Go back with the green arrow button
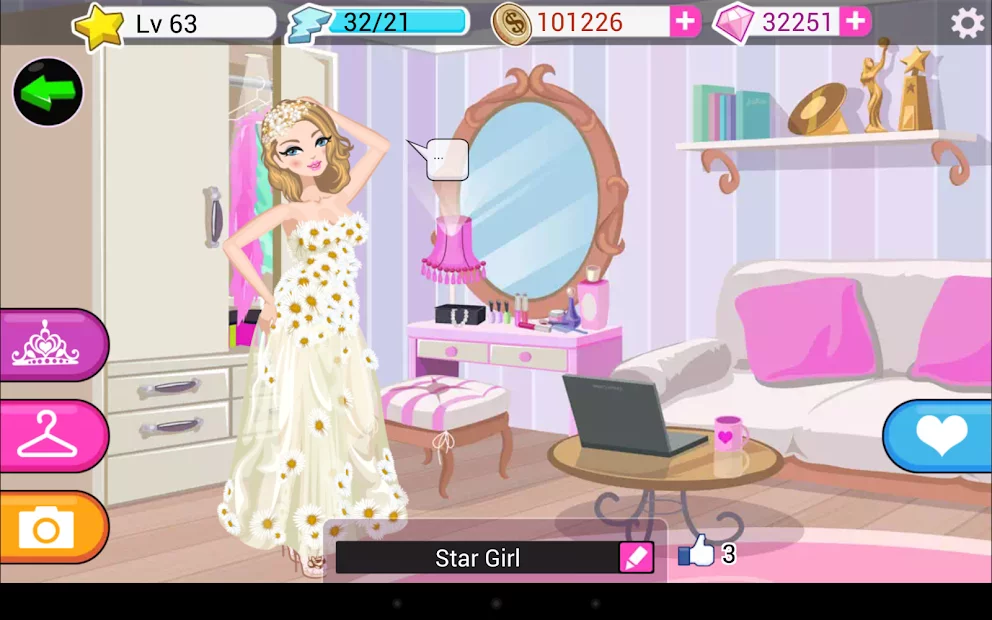 47,92
